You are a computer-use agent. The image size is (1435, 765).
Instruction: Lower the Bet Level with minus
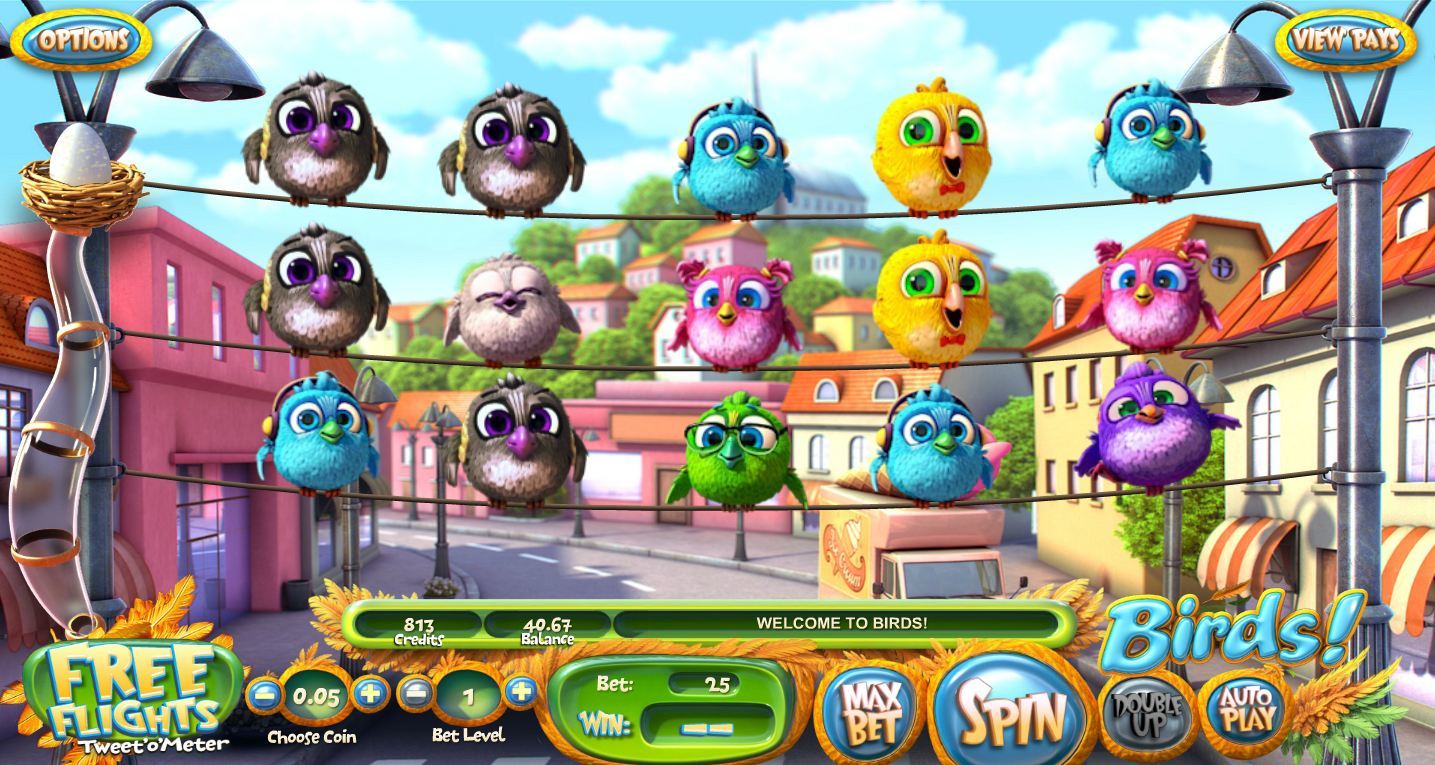[x=417, y=693]
